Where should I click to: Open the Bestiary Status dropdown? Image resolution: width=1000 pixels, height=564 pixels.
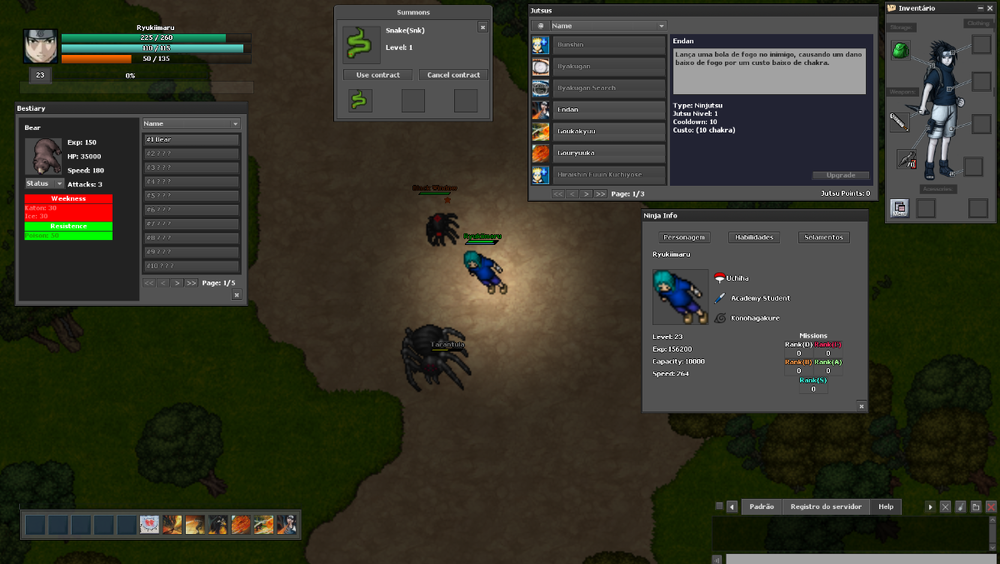[45, 184]
